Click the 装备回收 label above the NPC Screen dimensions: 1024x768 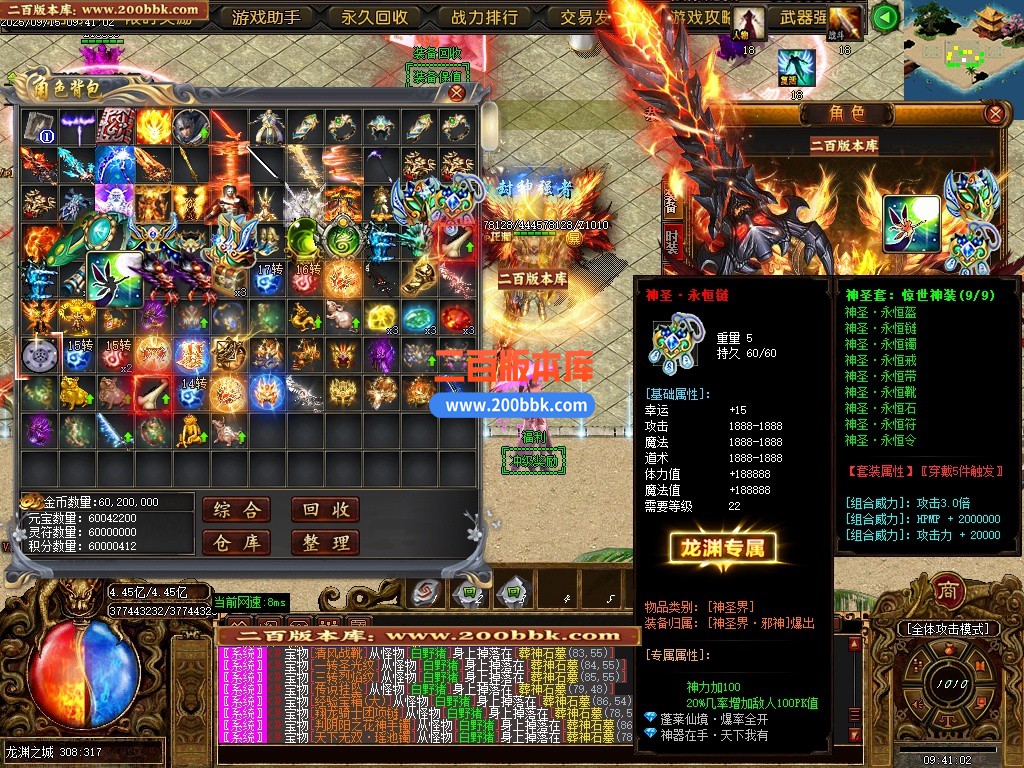point(437,53)
